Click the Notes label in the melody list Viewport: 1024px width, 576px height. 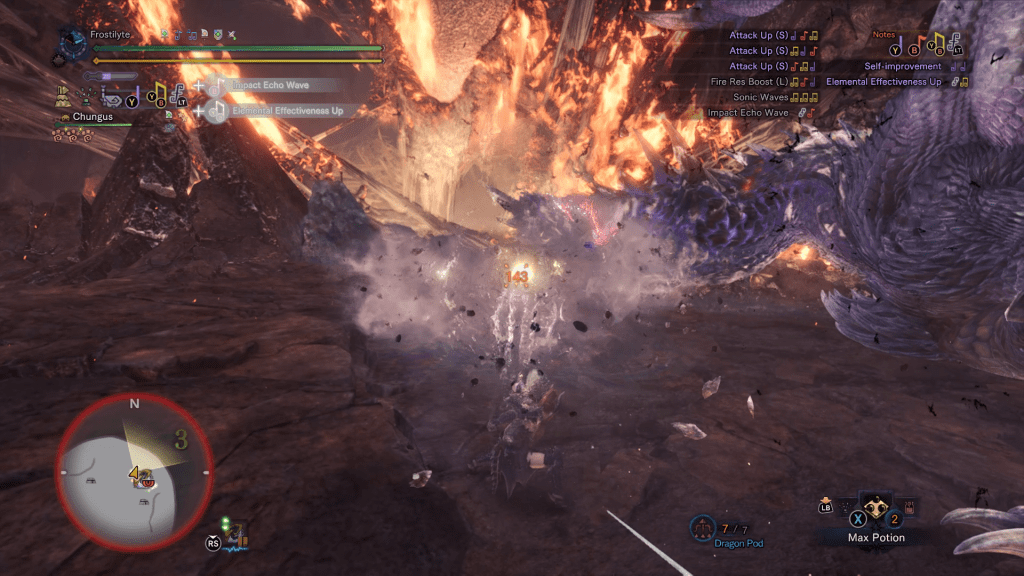884,34
